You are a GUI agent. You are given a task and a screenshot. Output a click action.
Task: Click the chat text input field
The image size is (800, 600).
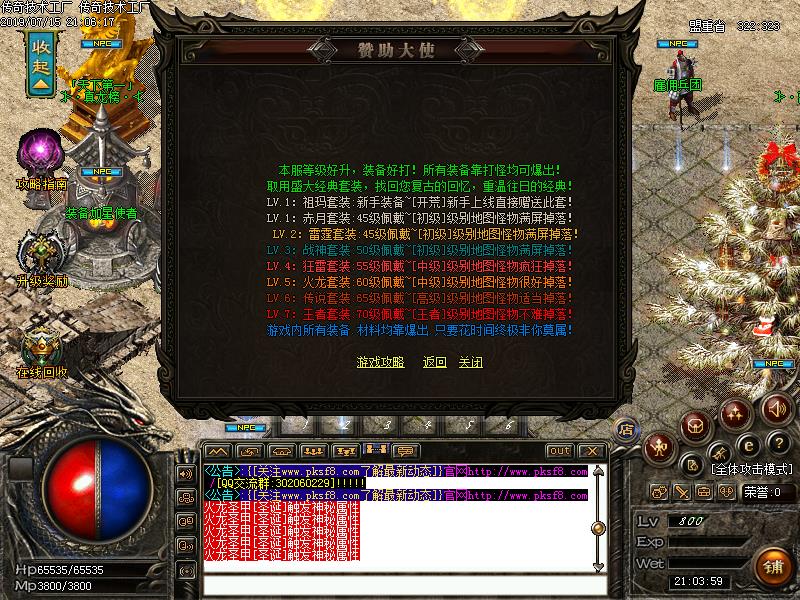pyautogui.click(x=400, y=584)
